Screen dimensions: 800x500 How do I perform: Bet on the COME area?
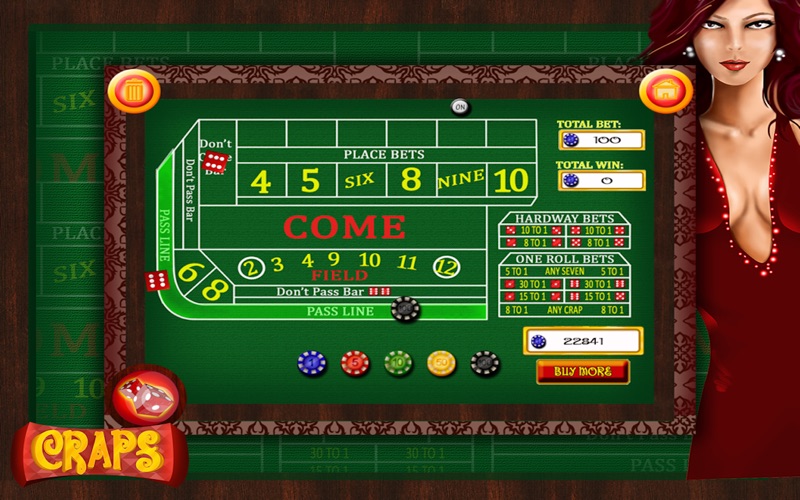coord(344,227)
